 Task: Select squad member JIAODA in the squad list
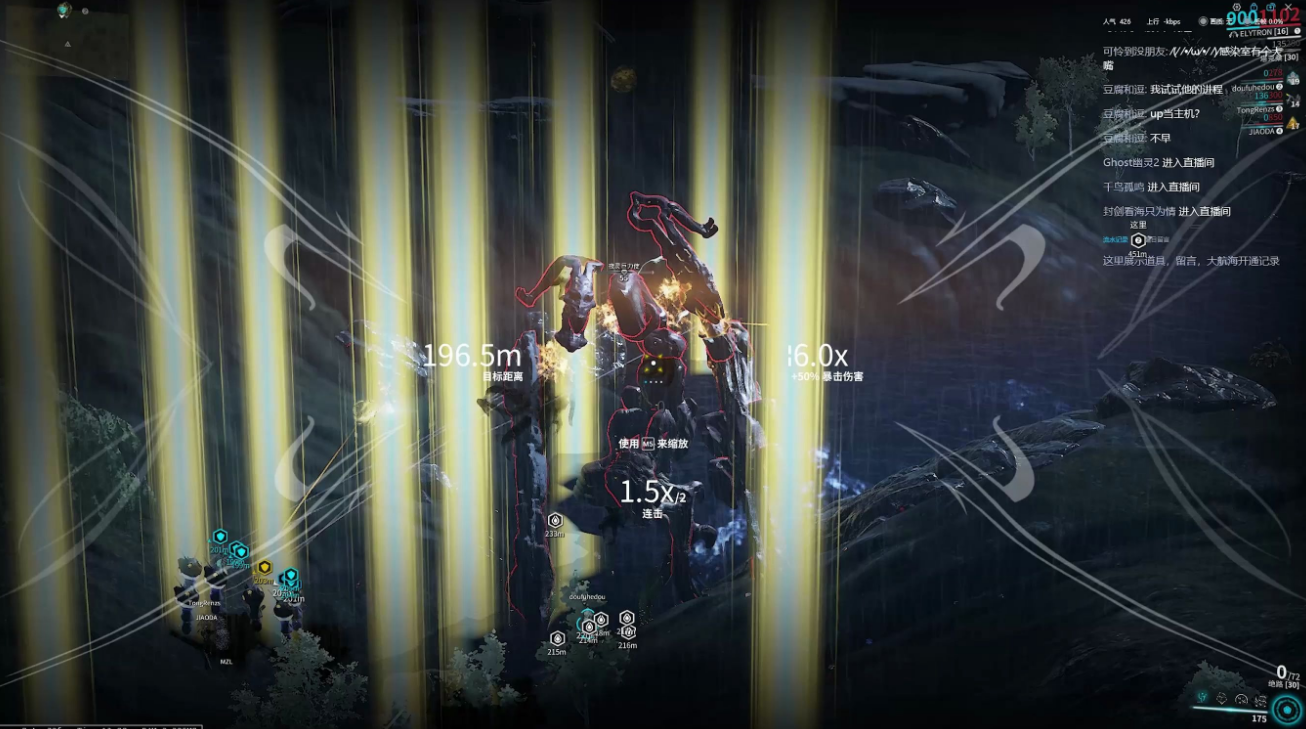1262,131
